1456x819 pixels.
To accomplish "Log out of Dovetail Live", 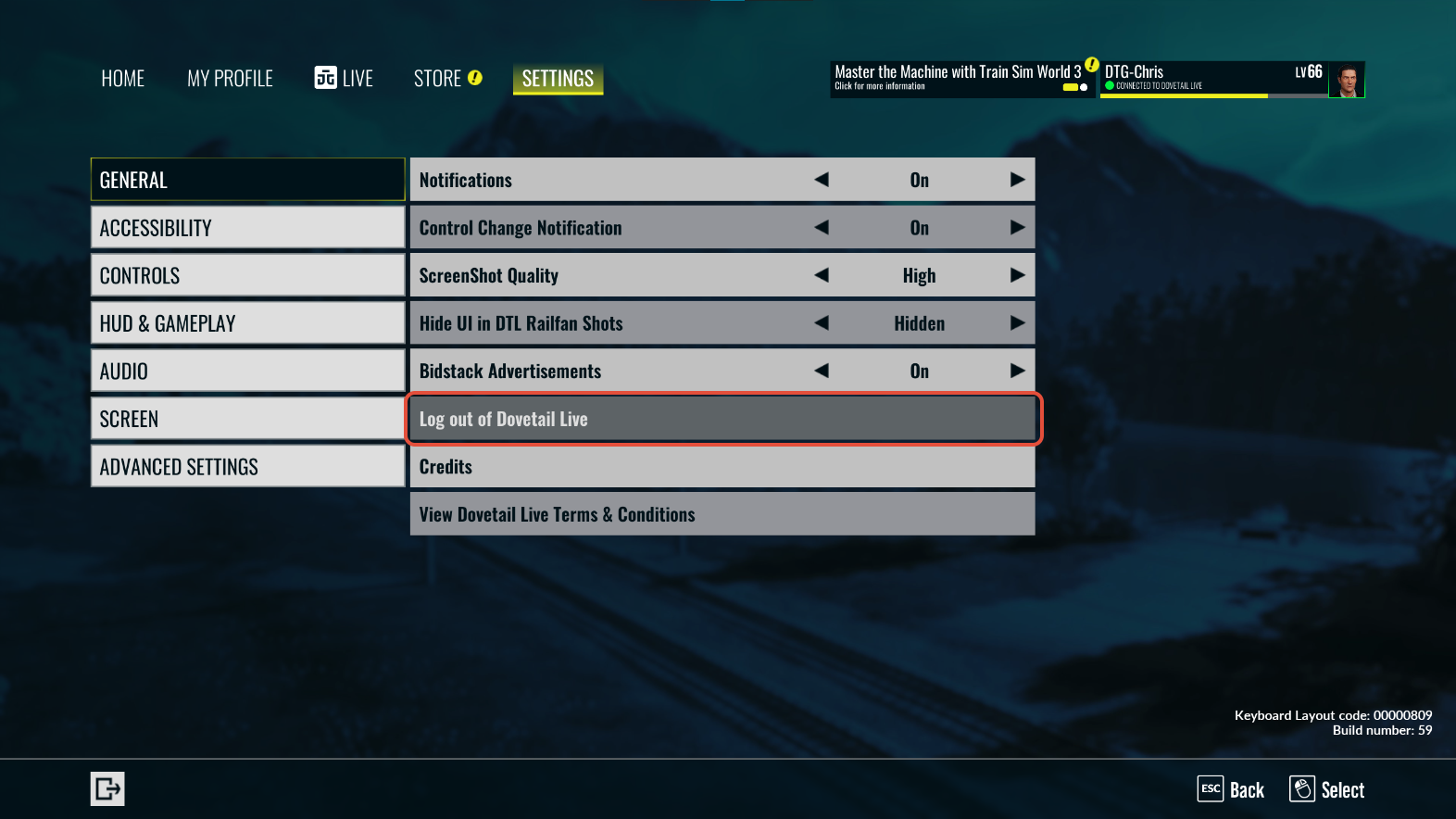I will pyautogui.click(x=722, y=419).
